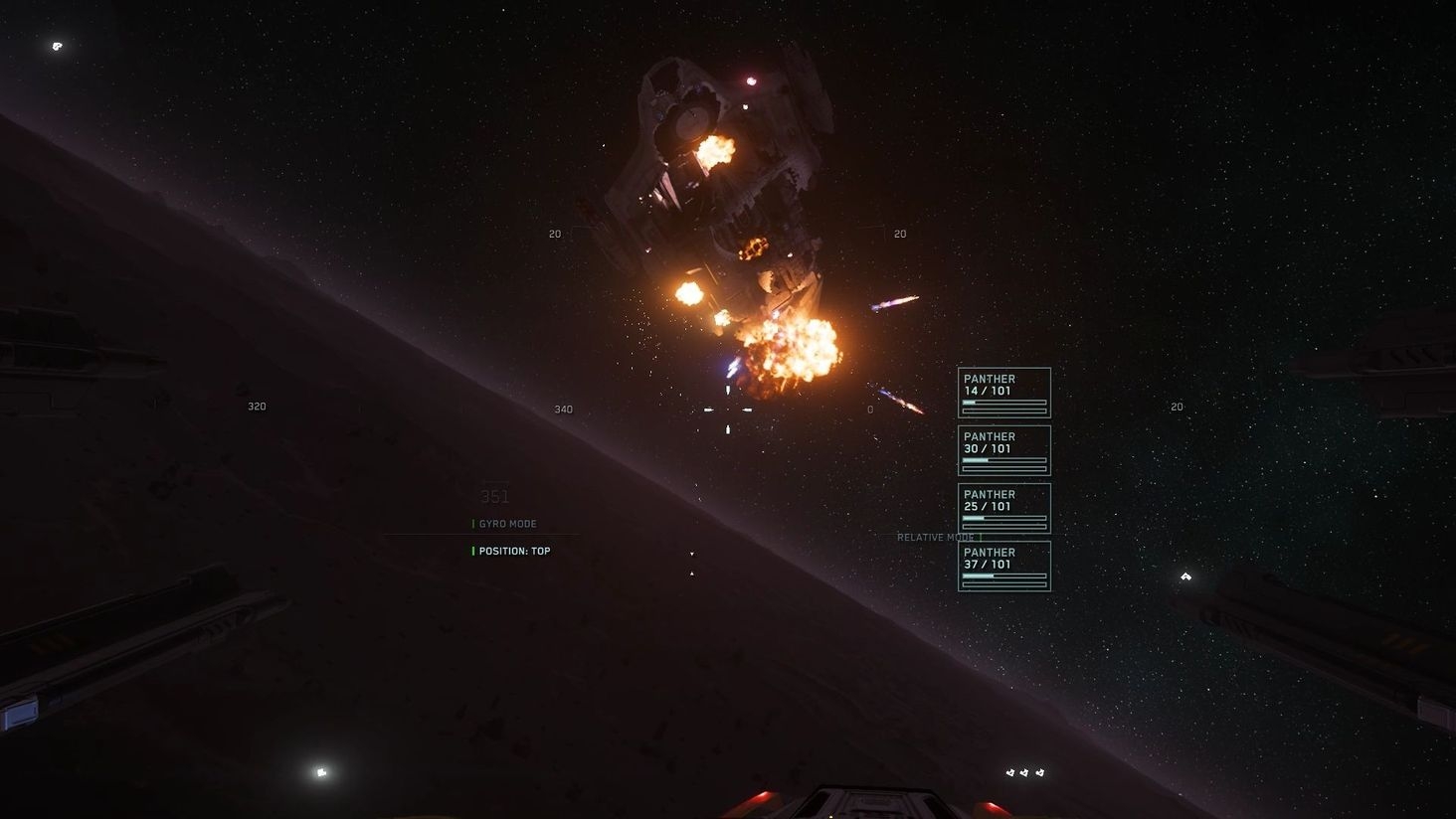The image size is (1456, 819).
Task: Toggle the Gyro Mode indicator
Action: point(507,524)
